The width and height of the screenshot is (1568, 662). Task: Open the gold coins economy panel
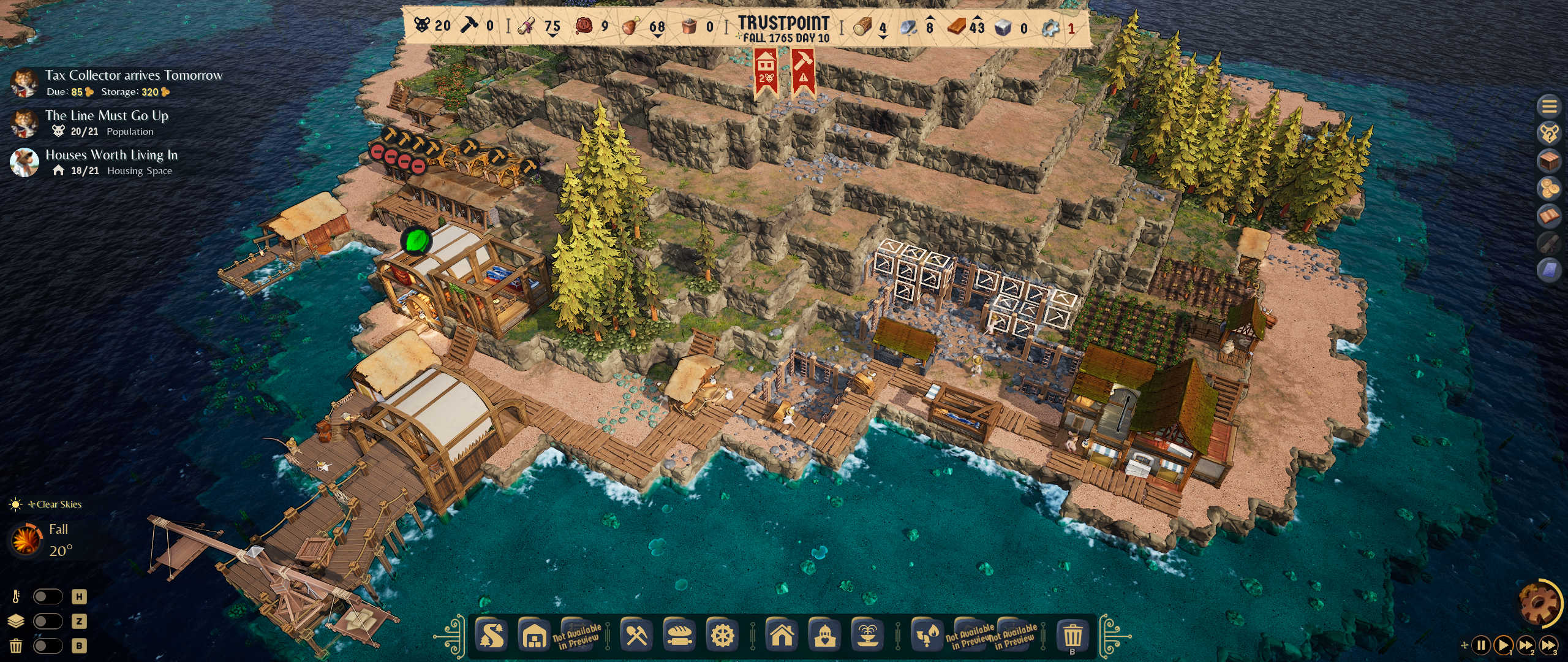tap(1549, 188)
